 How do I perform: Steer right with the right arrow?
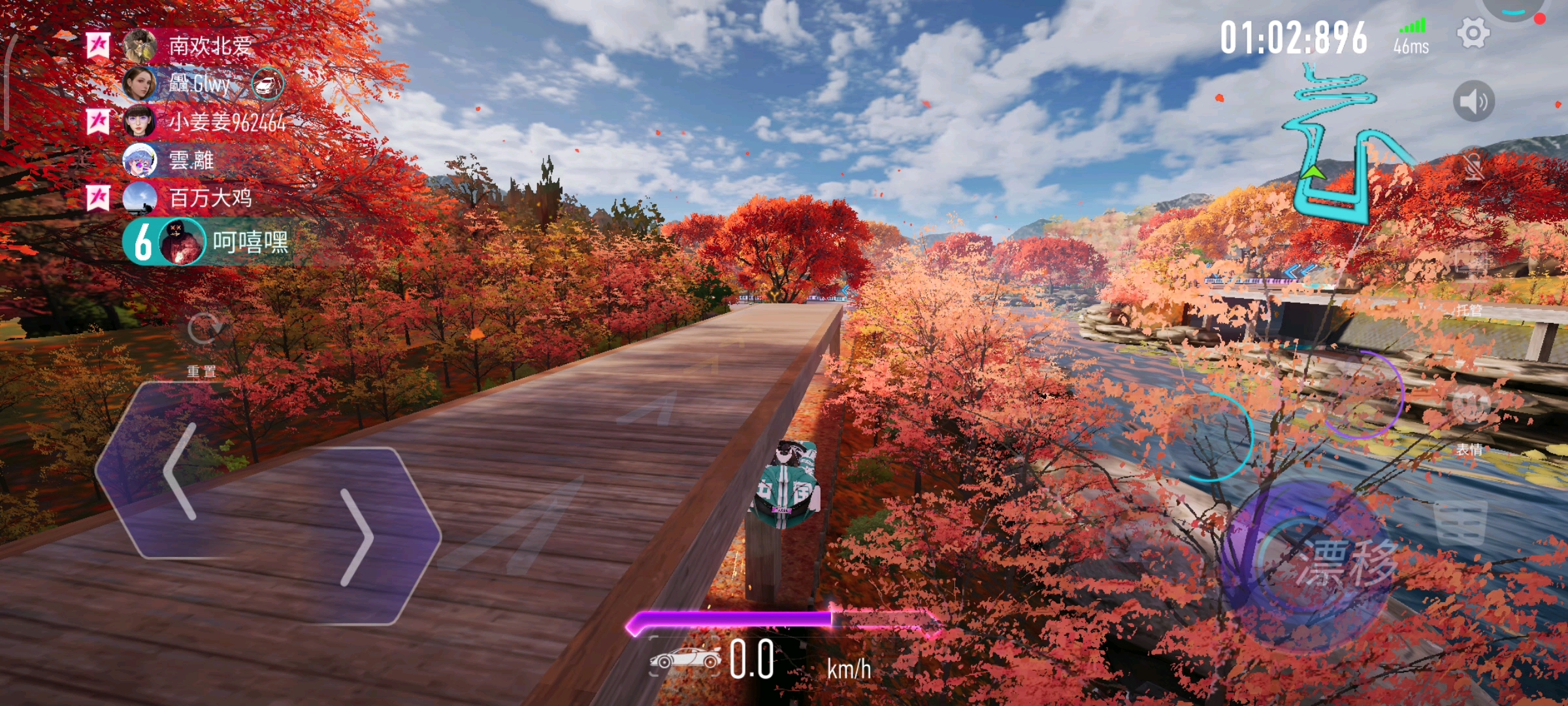click(x=356, y=537)
